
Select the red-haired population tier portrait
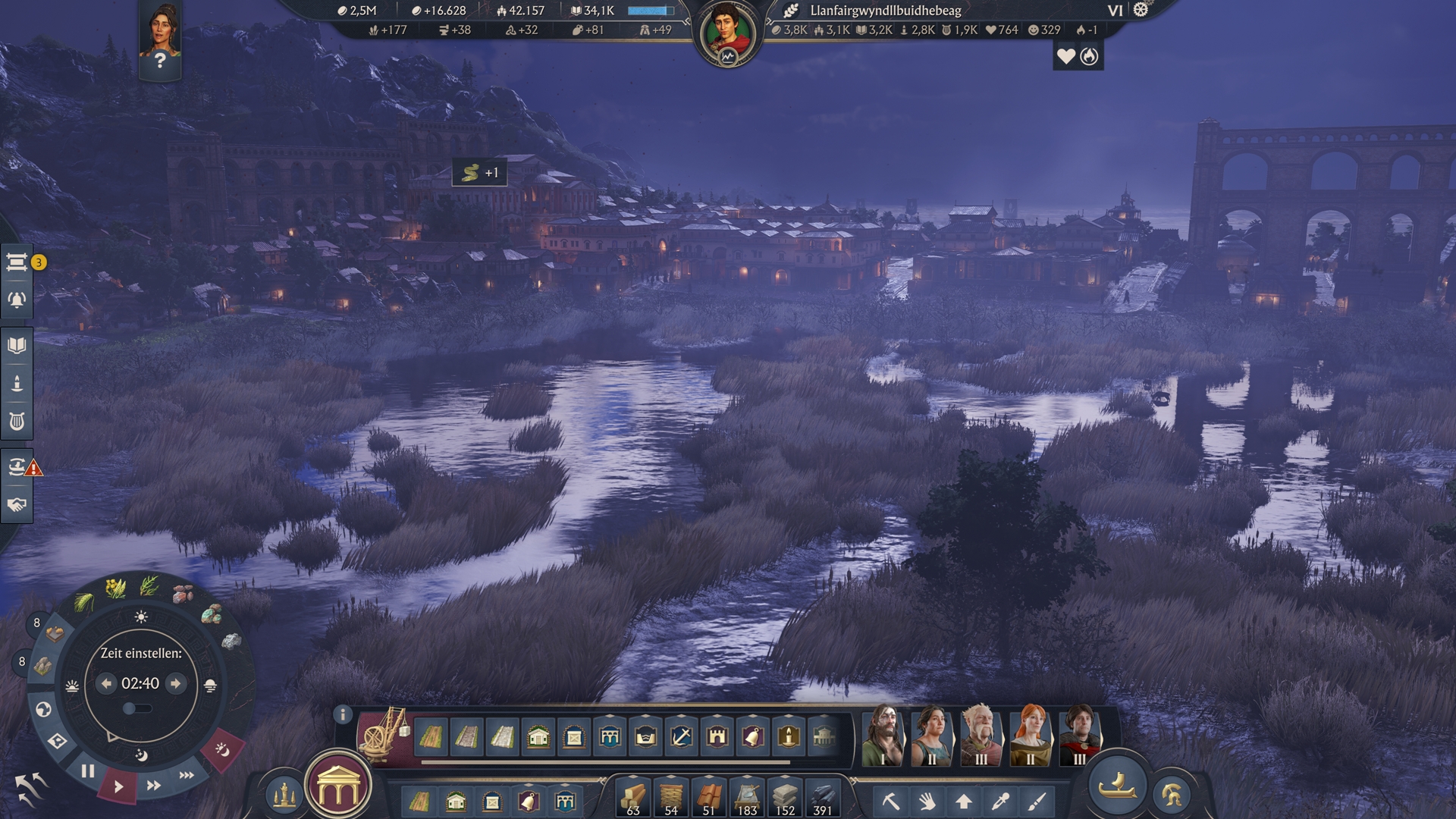point(1030,734)
